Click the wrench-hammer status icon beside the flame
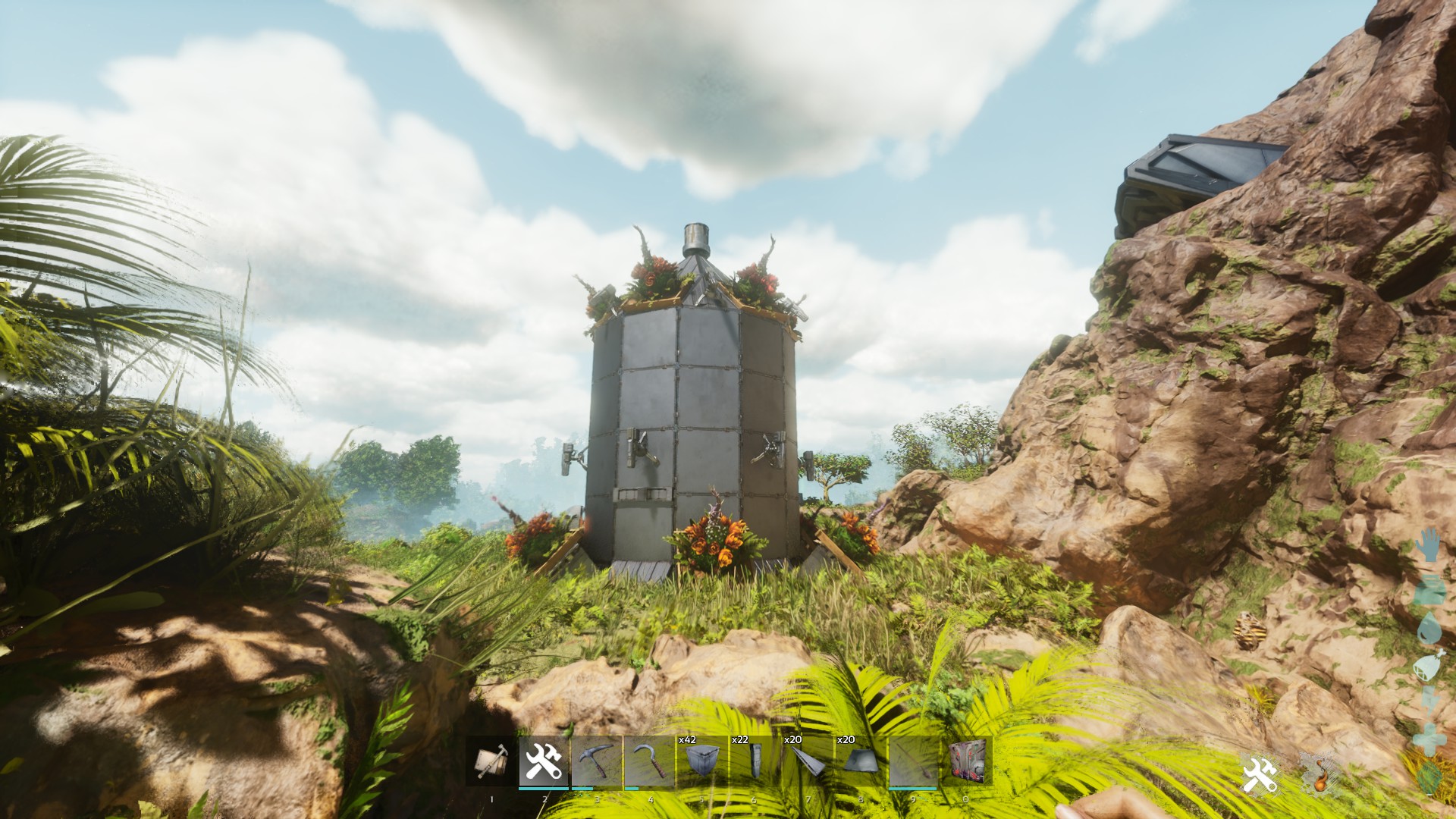1456x819 pixels. click(1260, 775)
